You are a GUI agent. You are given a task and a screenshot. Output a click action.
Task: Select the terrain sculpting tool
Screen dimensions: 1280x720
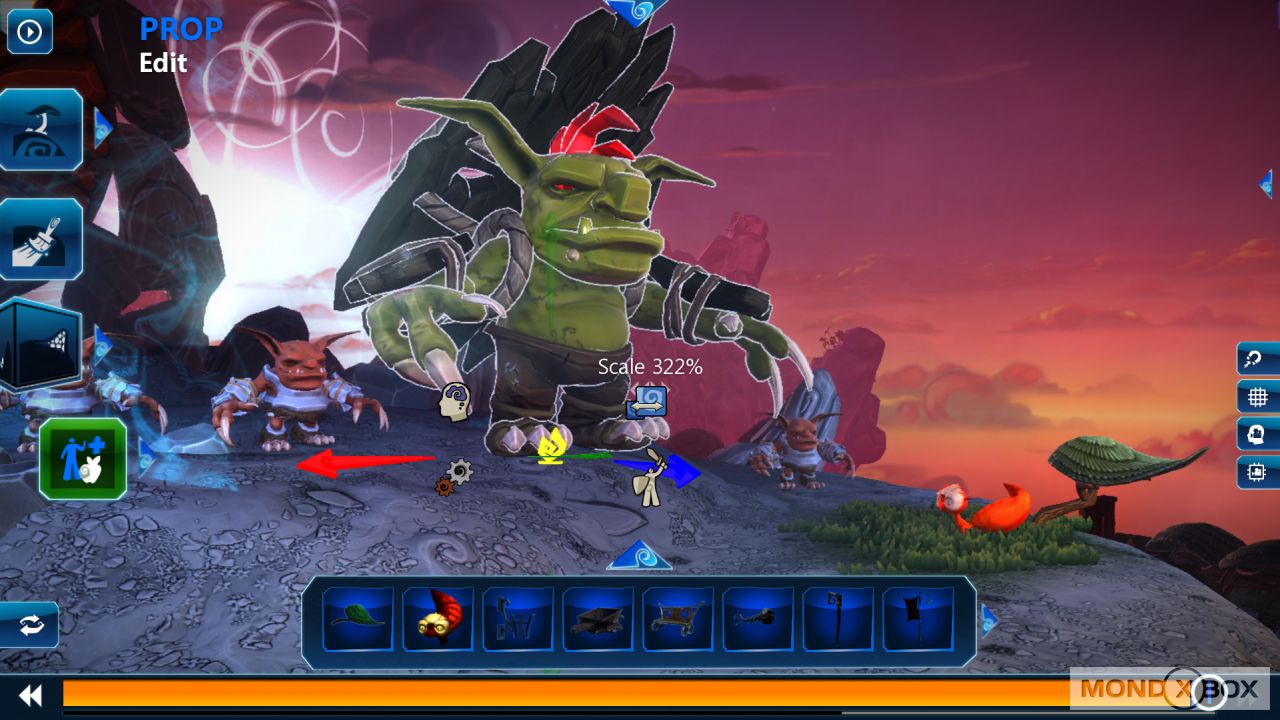click(x=41, y=128)
